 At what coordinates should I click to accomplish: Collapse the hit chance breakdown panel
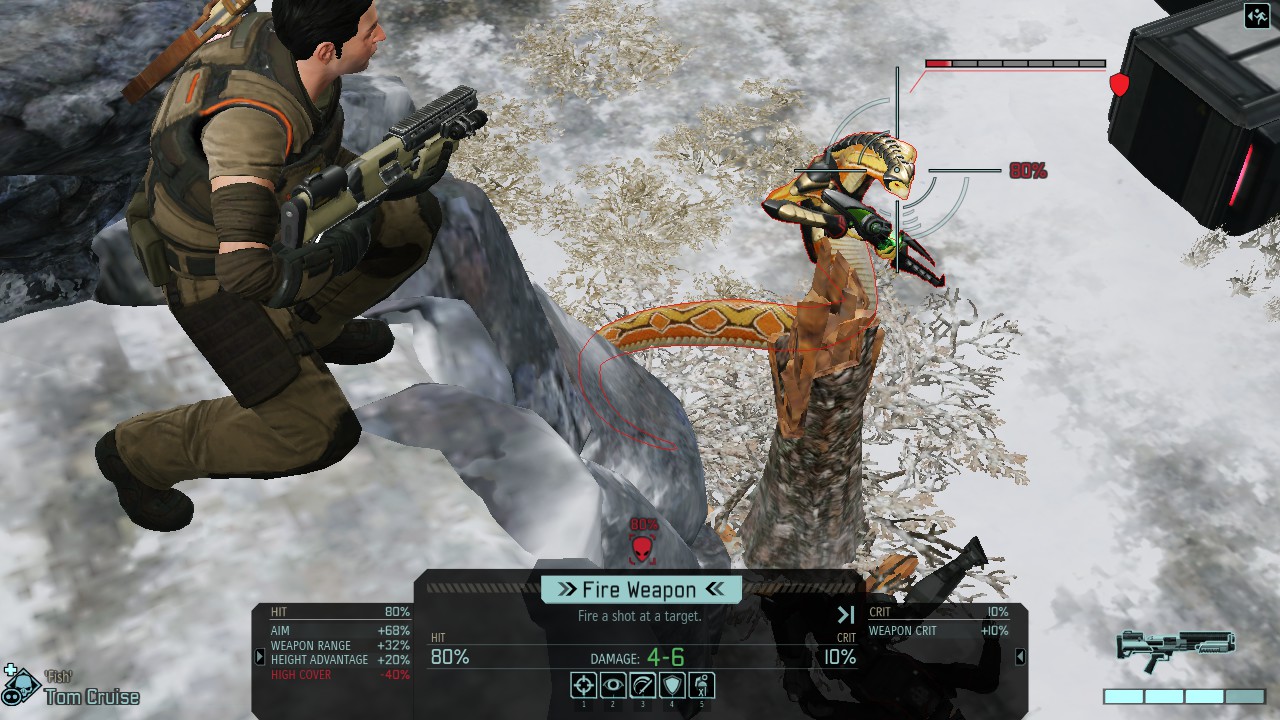[x=260, y=657]
